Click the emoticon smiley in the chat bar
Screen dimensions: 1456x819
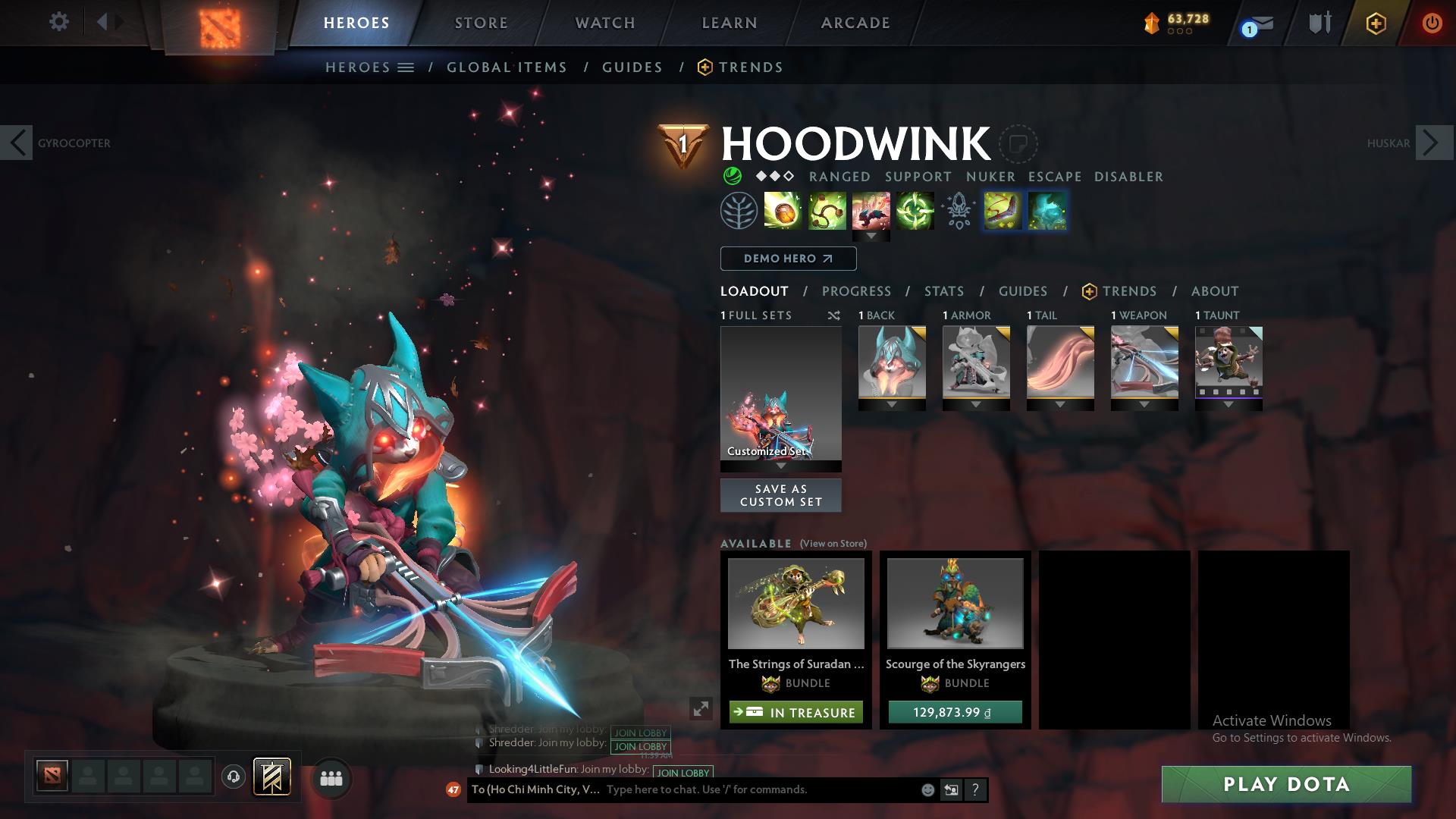tap(927, 789)
